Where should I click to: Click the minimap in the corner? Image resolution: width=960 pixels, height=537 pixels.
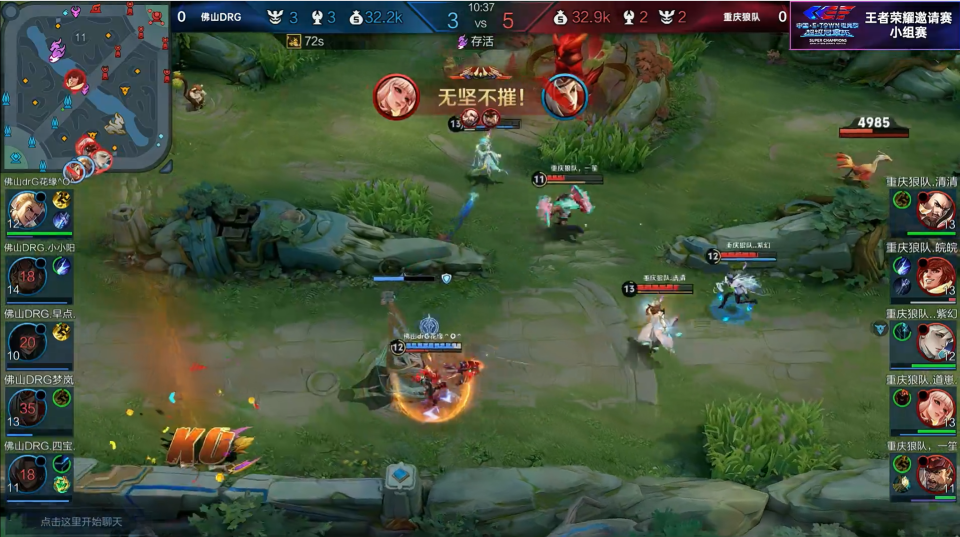point(85,87)
